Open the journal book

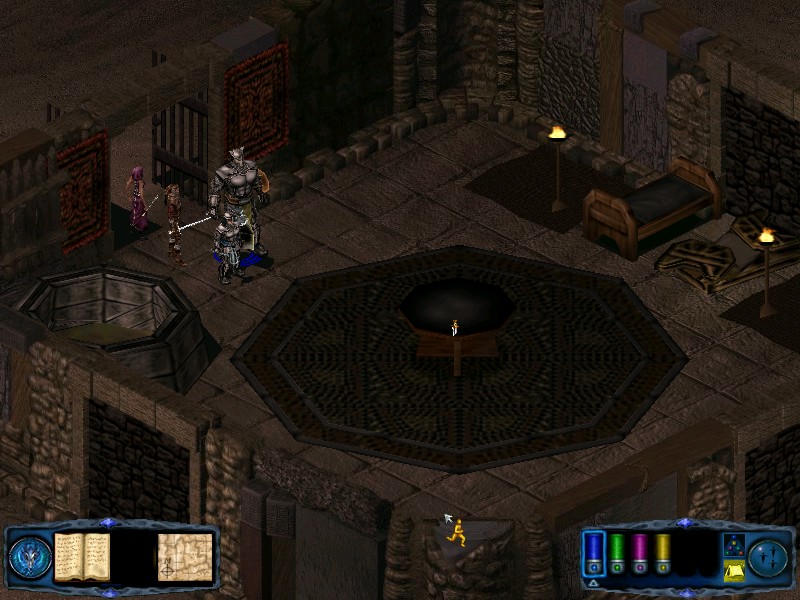81,555
